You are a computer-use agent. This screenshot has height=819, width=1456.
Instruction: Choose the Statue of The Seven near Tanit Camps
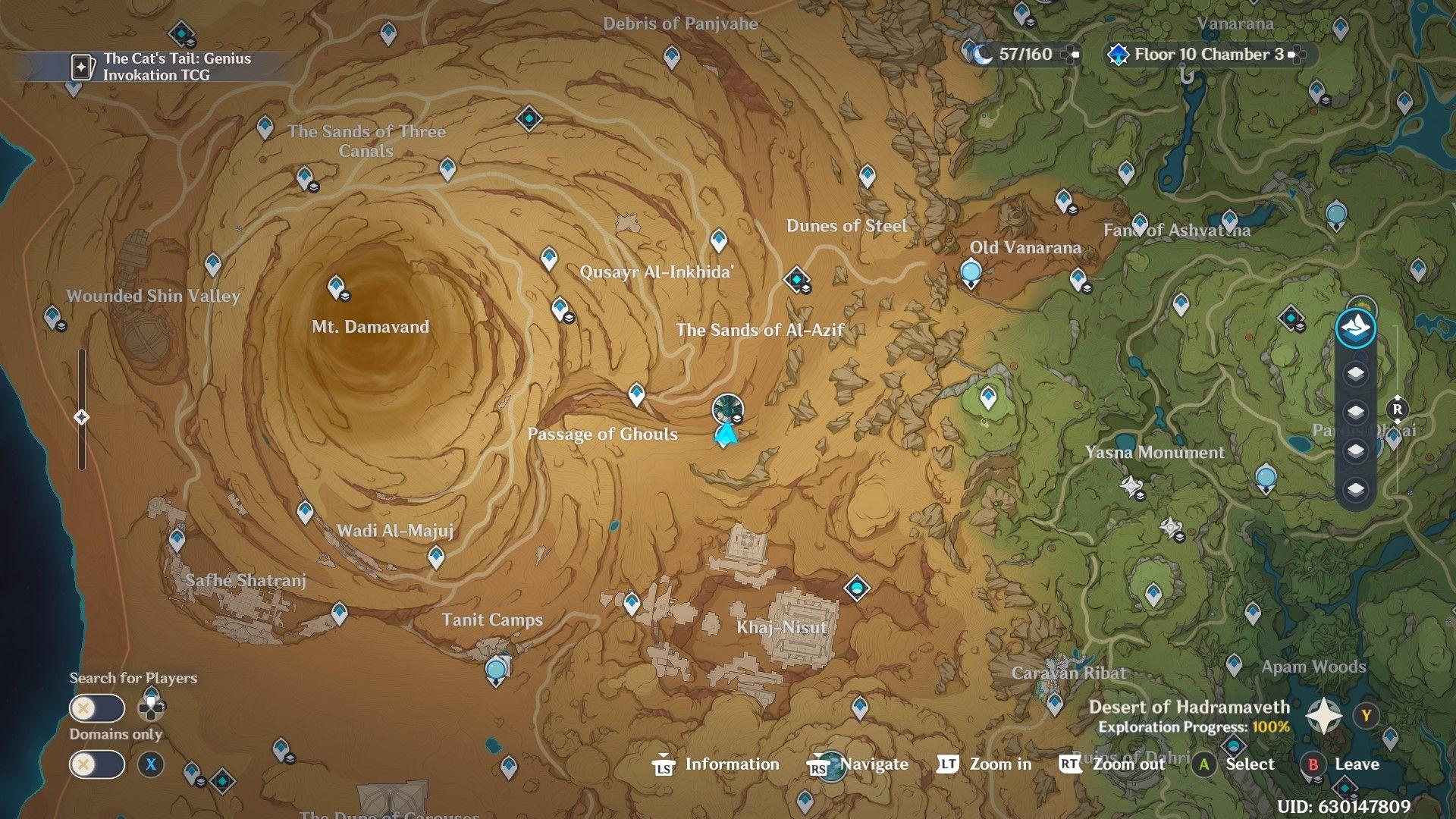[x=496, y=670]
